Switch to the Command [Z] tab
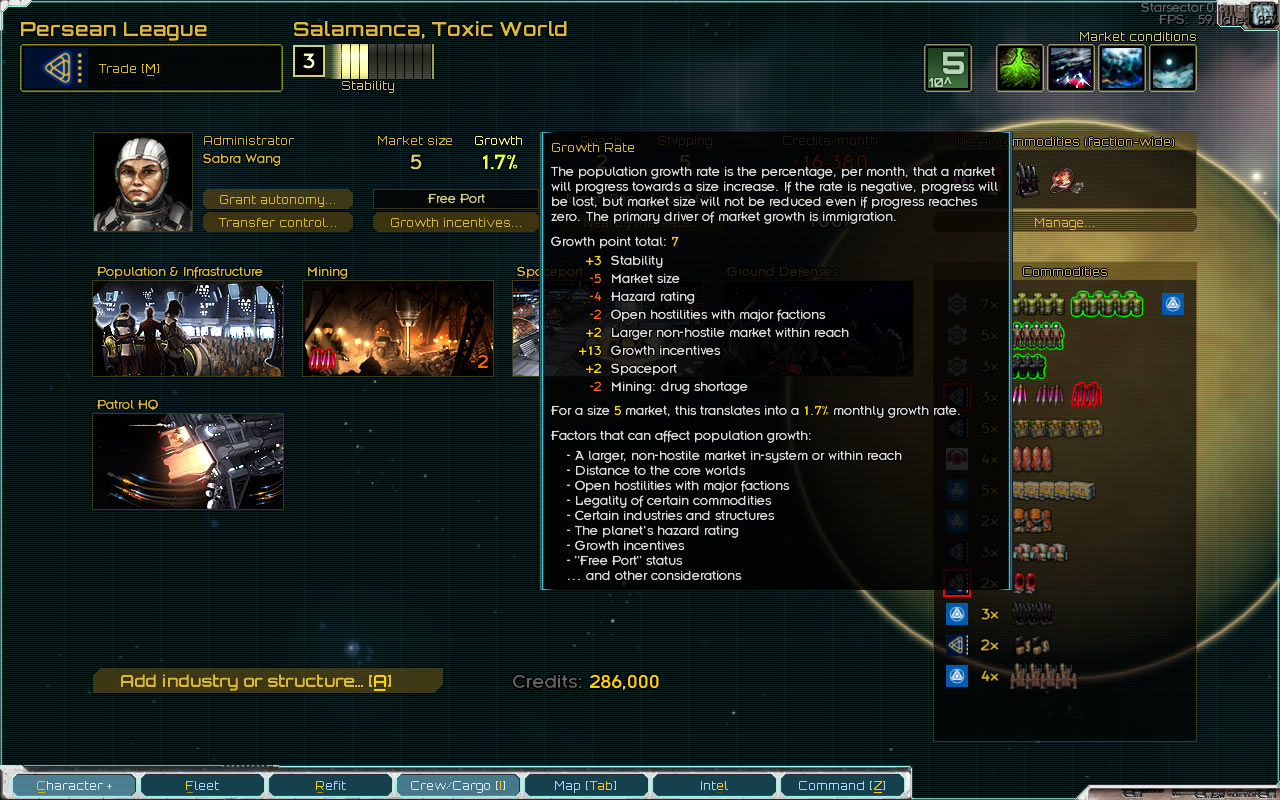 842,785
